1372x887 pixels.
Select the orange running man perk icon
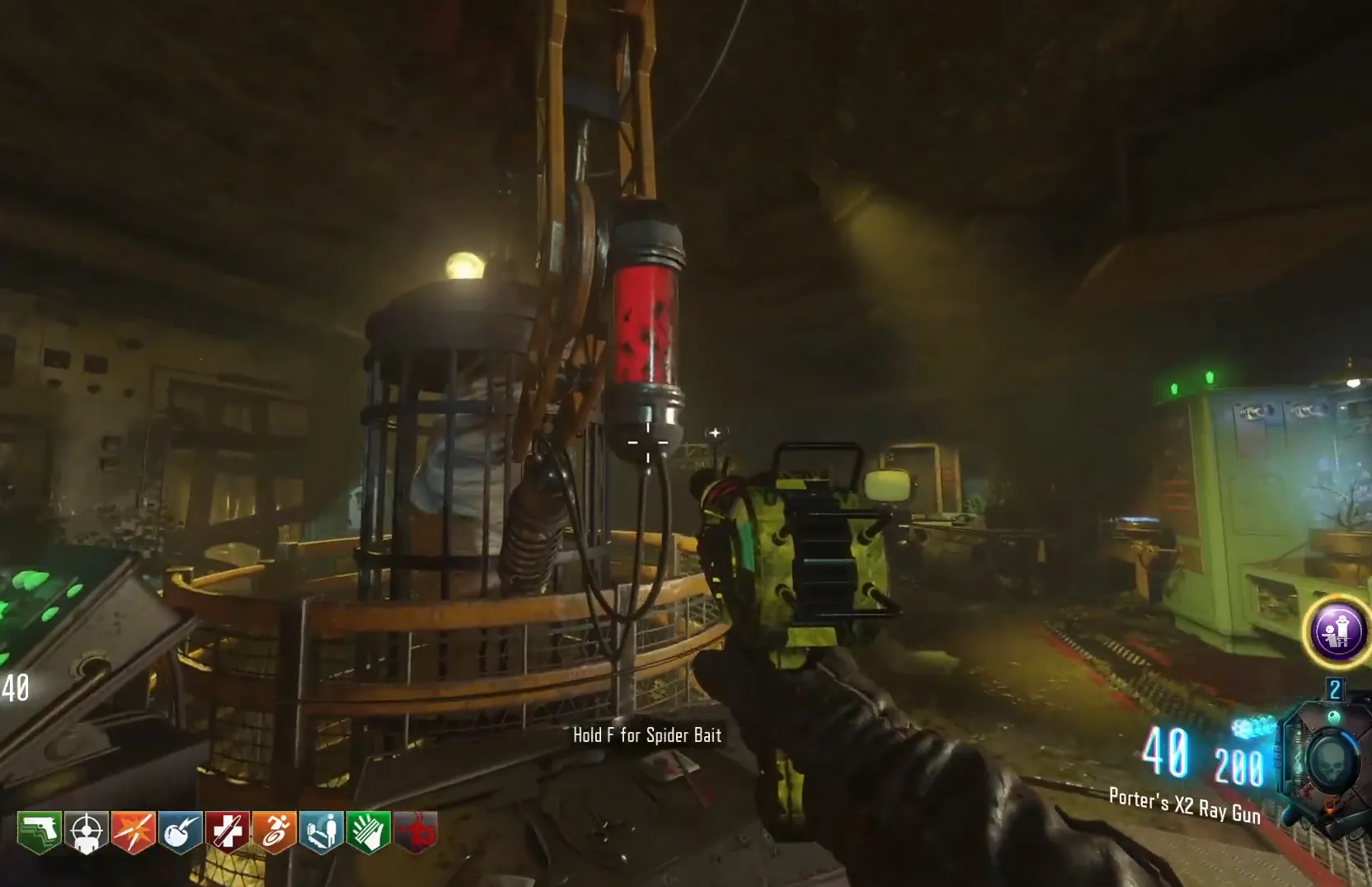(x=275, y=833)
